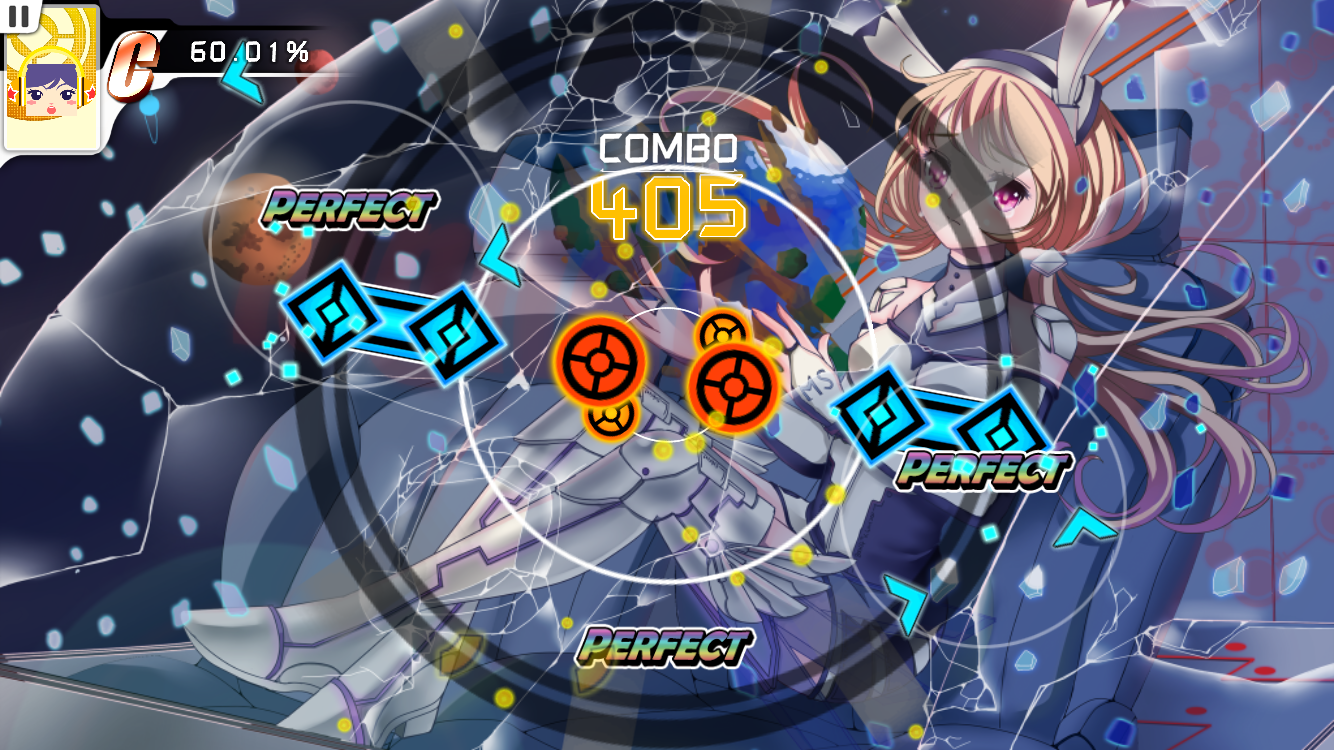
Task: Tap the small orange note above the right wheel
Action: click(724, 331)
